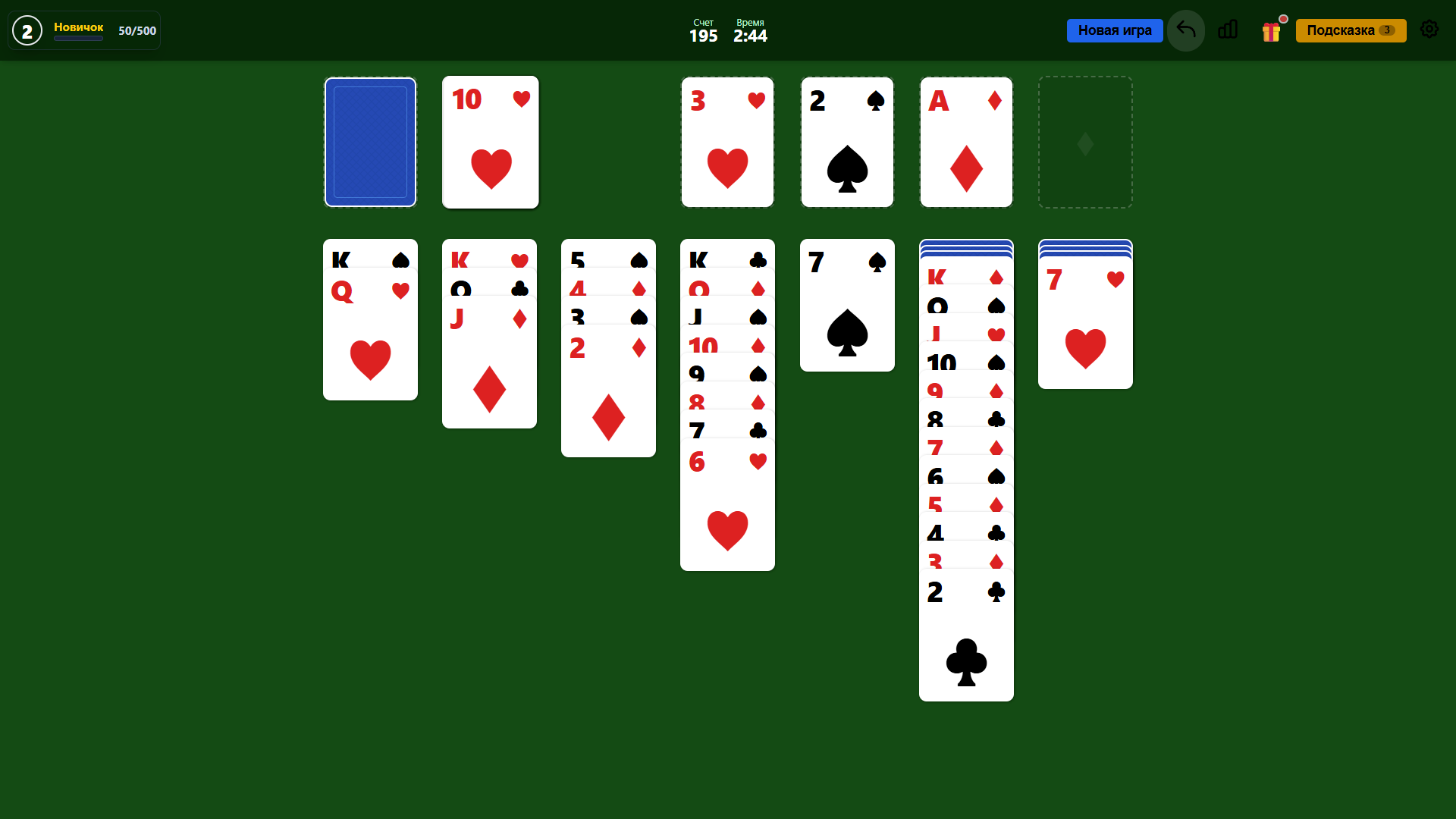The width and height of the screenshot is (1456, 819).
Task: Open the statistics bar chart icon
Action: (x=1228, y=30)
